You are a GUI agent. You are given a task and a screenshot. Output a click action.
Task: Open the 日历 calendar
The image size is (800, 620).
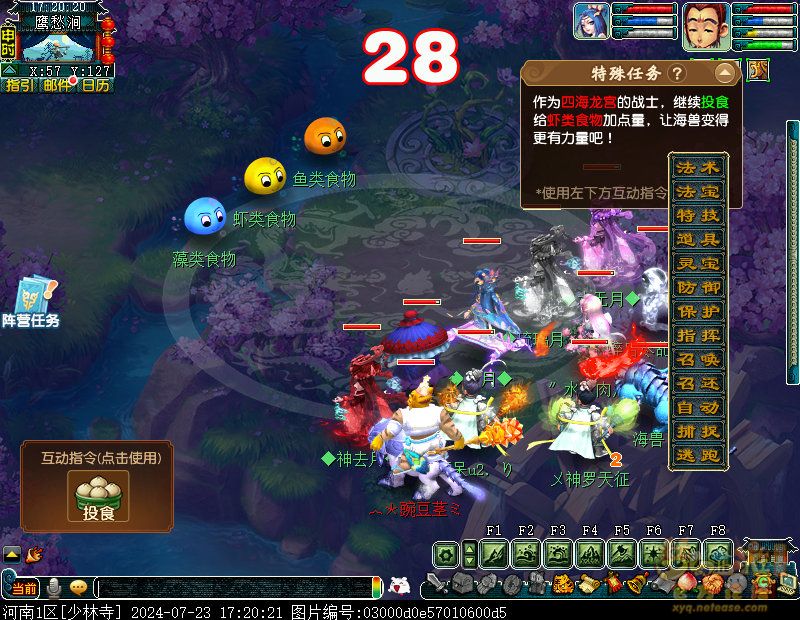tap(95, 85)
